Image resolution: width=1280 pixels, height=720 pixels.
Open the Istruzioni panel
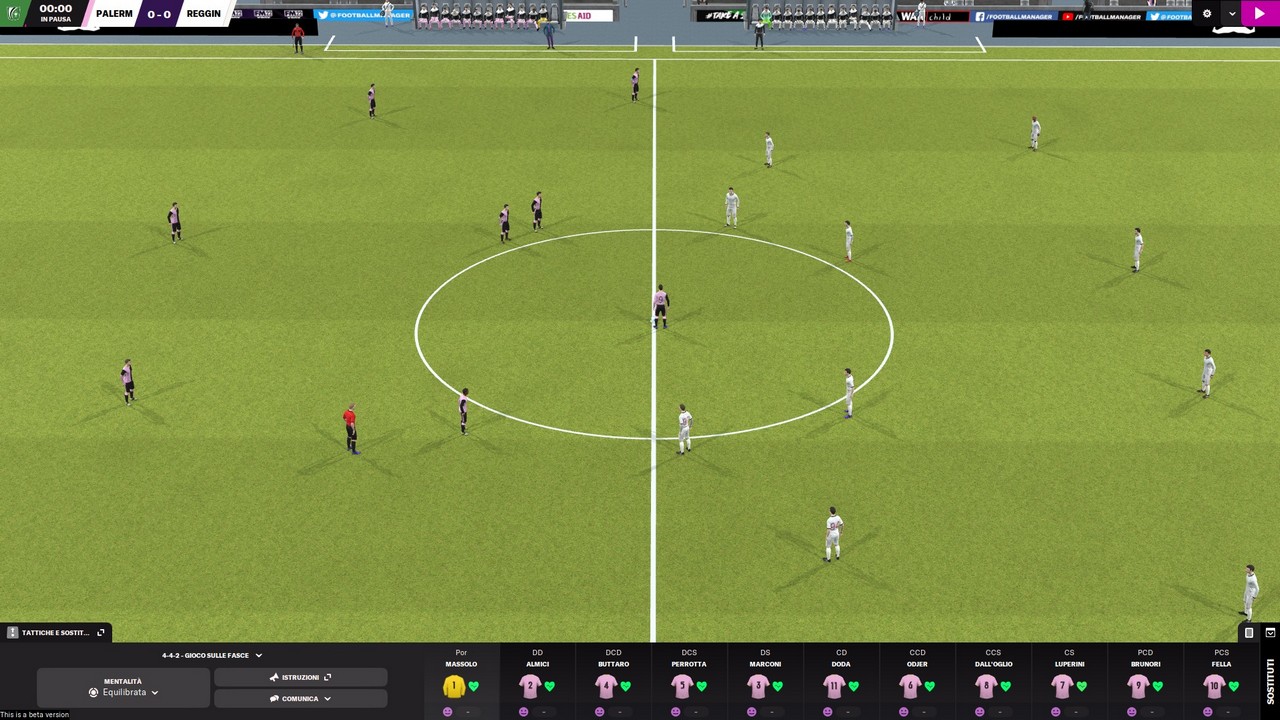[x=300, y=677]
